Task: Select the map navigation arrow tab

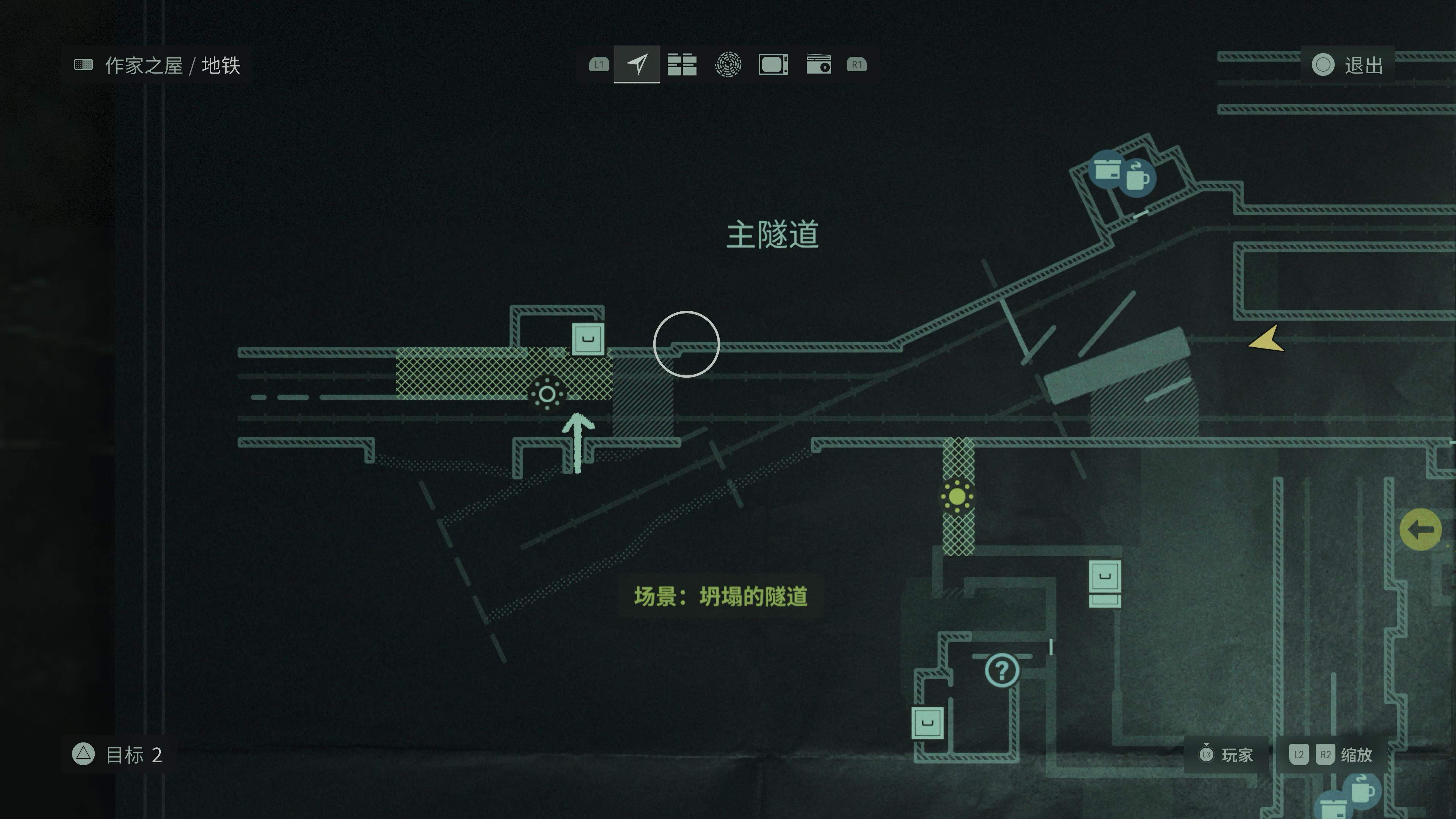Action: click(637, 64)
